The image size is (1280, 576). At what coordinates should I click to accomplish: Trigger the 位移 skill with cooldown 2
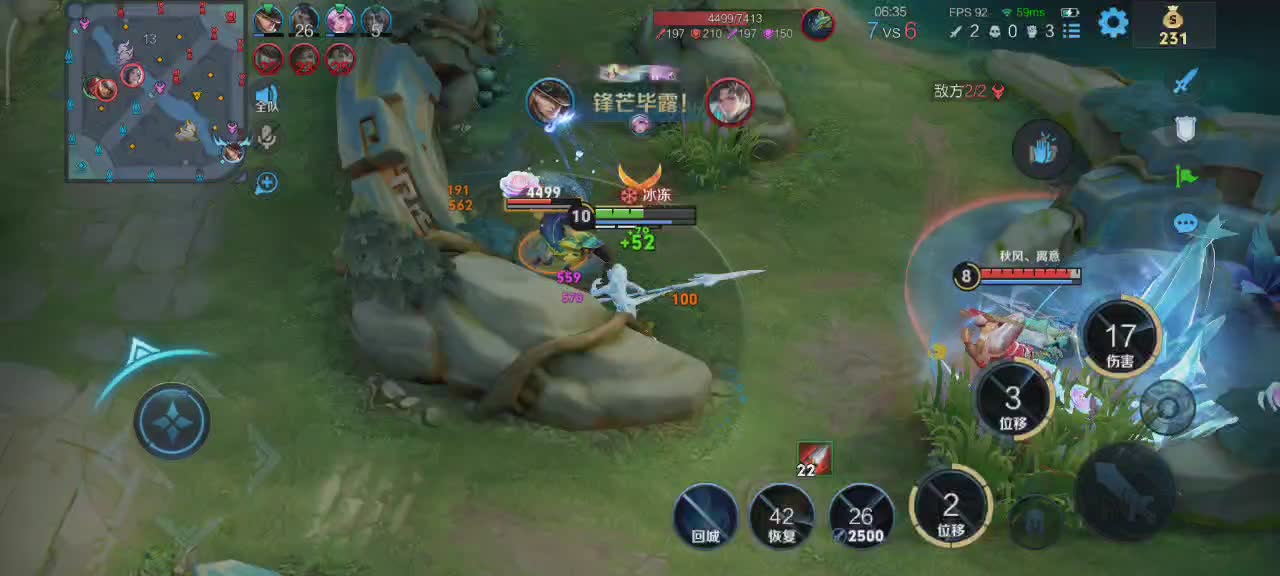click(950, 506)
